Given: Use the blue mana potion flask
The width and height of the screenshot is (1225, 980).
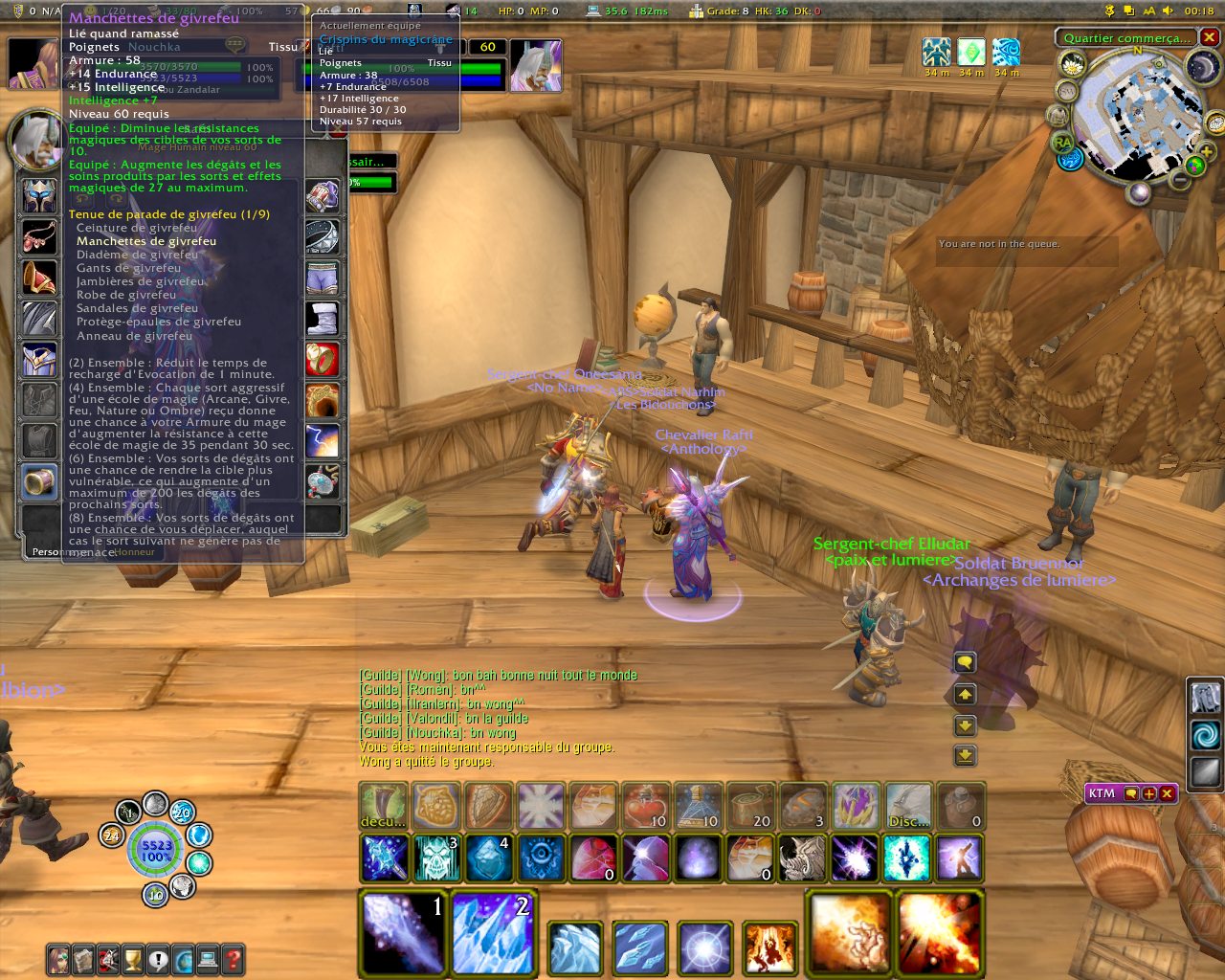Looking at the screenshot, I should click(698, 806).
